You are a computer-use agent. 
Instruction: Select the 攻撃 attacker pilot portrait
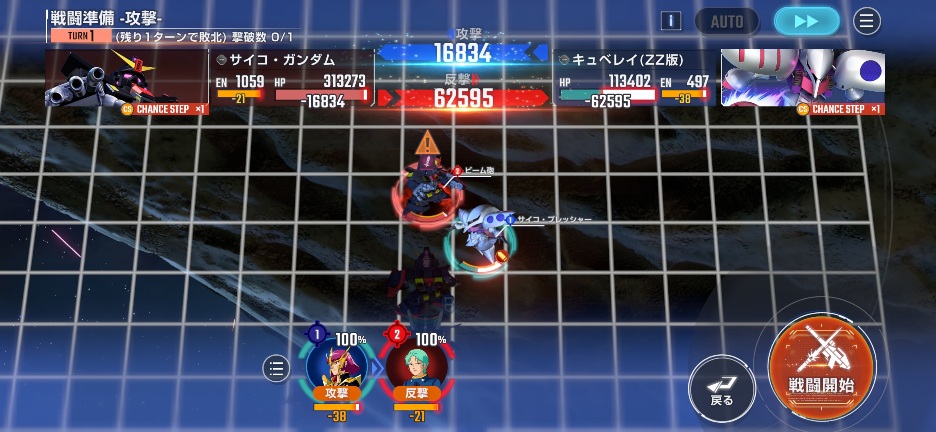pos(336,365)
